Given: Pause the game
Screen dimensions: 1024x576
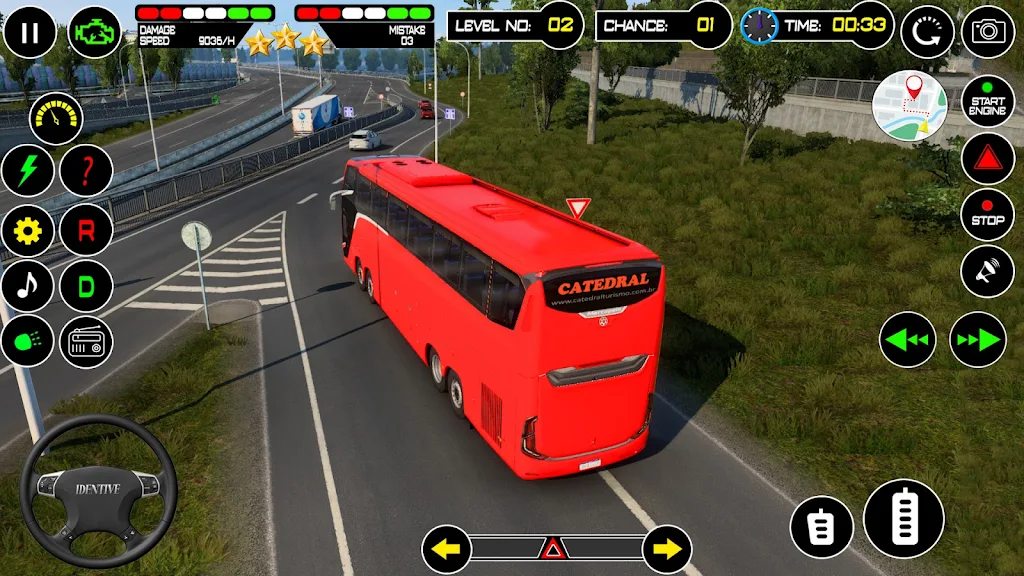Looking at the screenshot, I should coord(30,32).
